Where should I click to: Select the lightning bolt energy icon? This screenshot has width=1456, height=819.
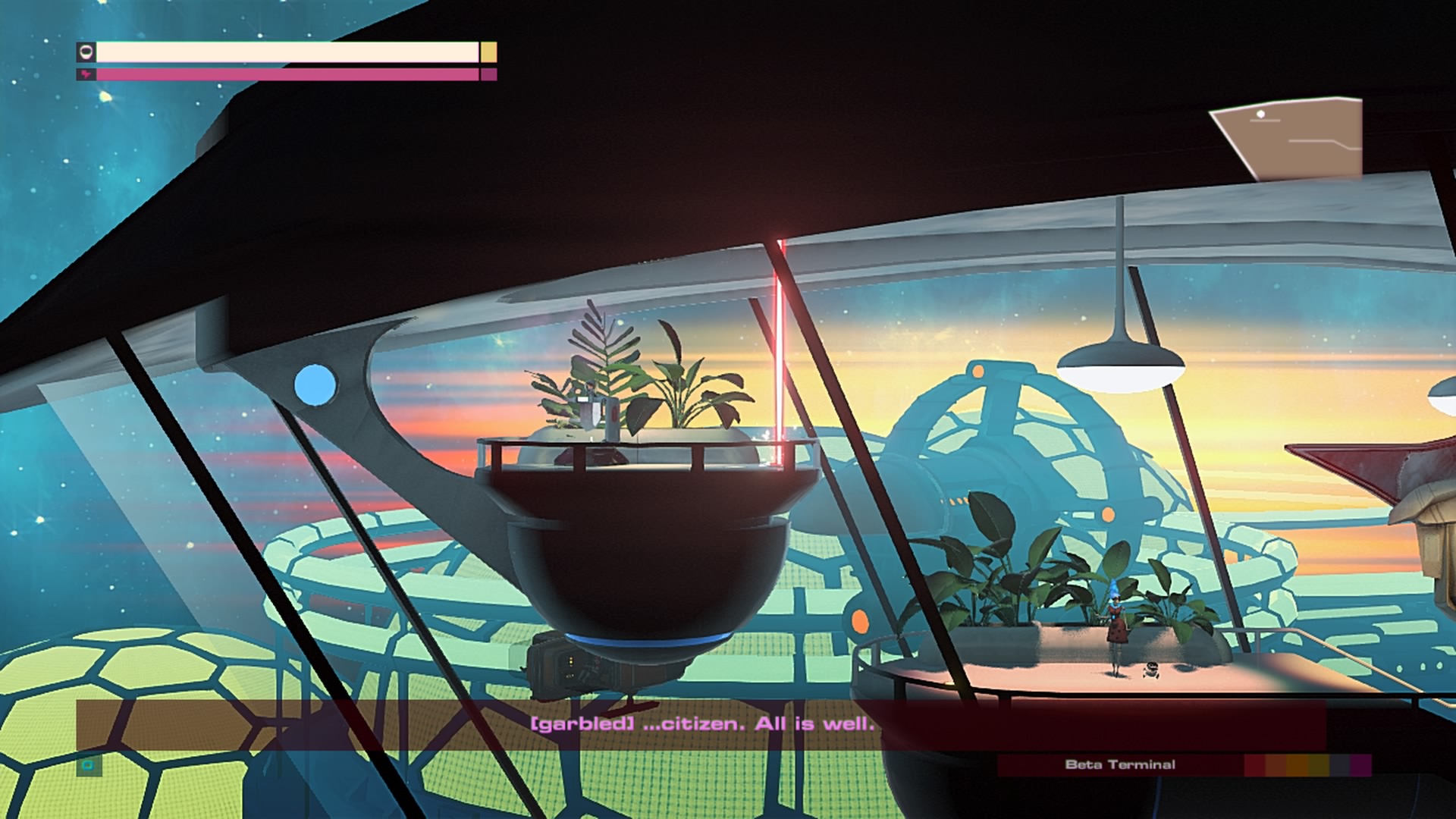tap(86, 75)
